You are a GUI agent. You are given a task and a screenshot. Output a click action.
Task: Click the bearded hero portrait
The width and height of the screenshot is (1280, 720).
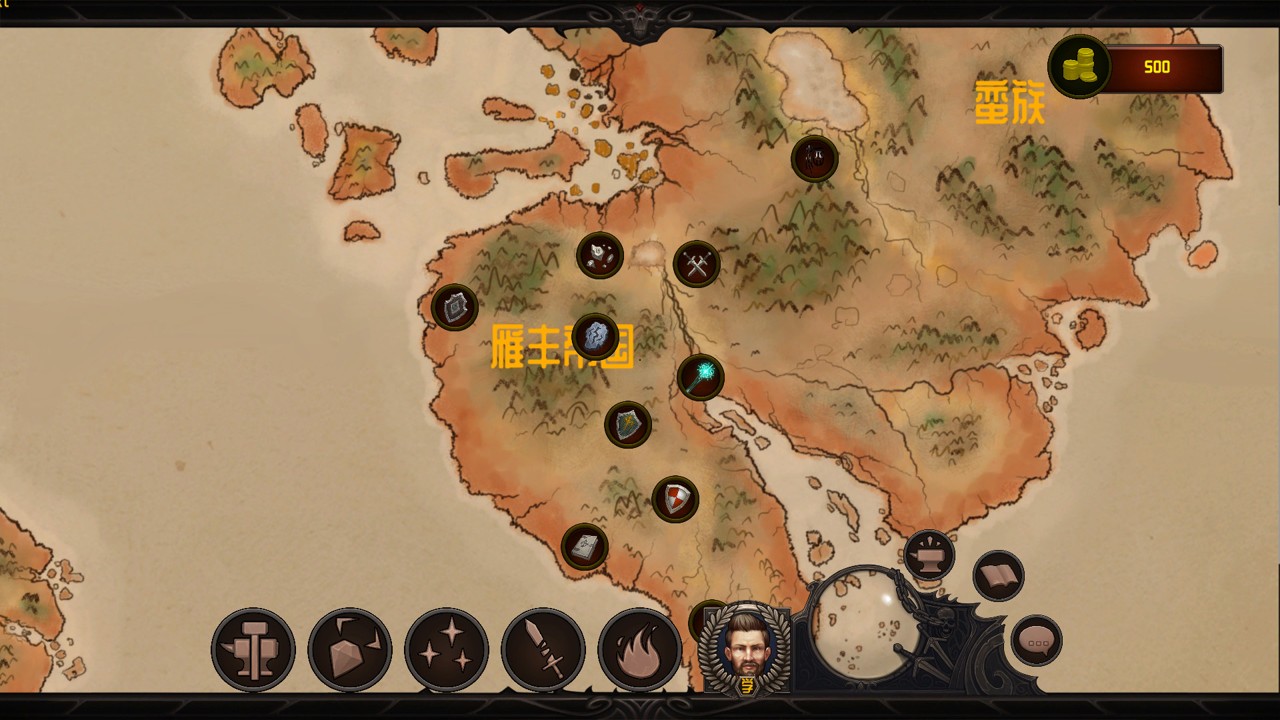[x=745, y=647]
